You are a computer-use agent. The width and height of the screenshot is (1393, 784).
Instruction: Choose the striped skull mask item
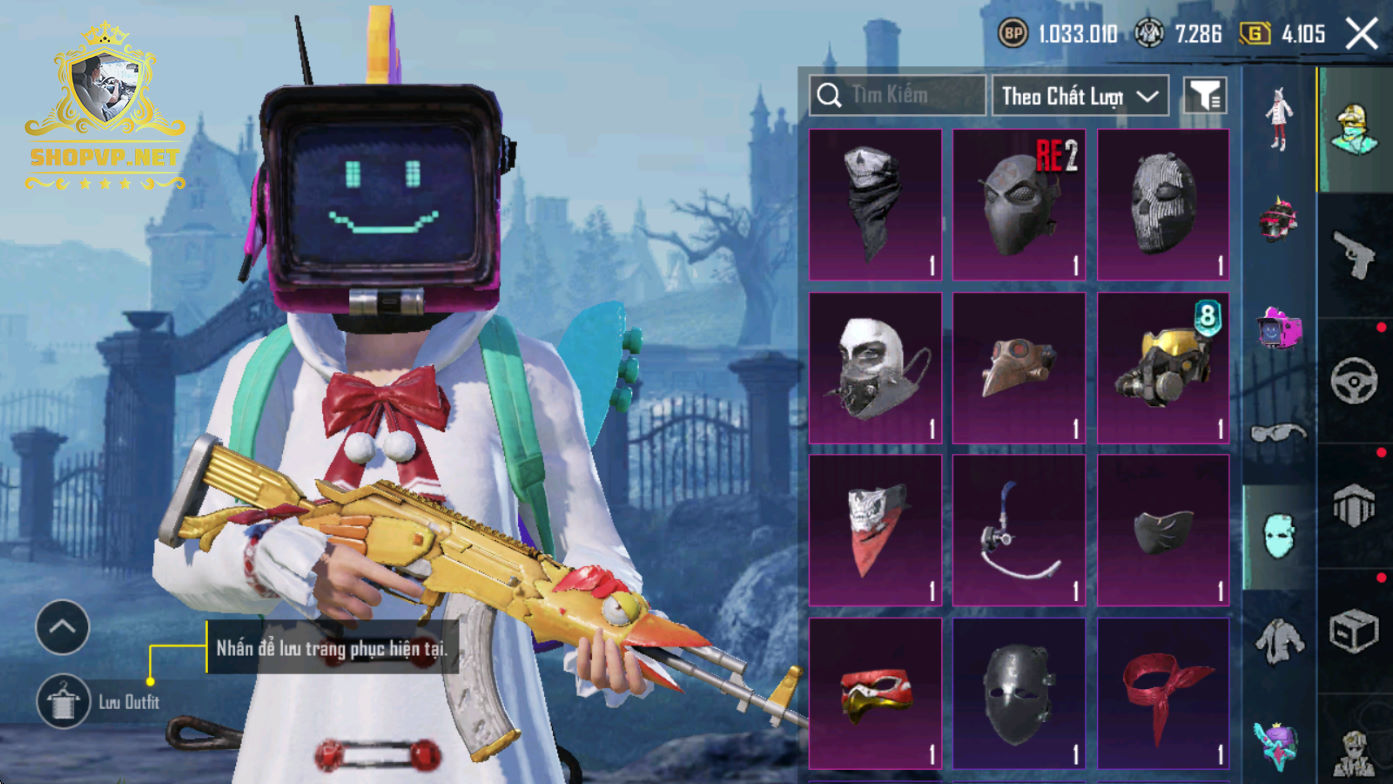tap(1163, 204)
